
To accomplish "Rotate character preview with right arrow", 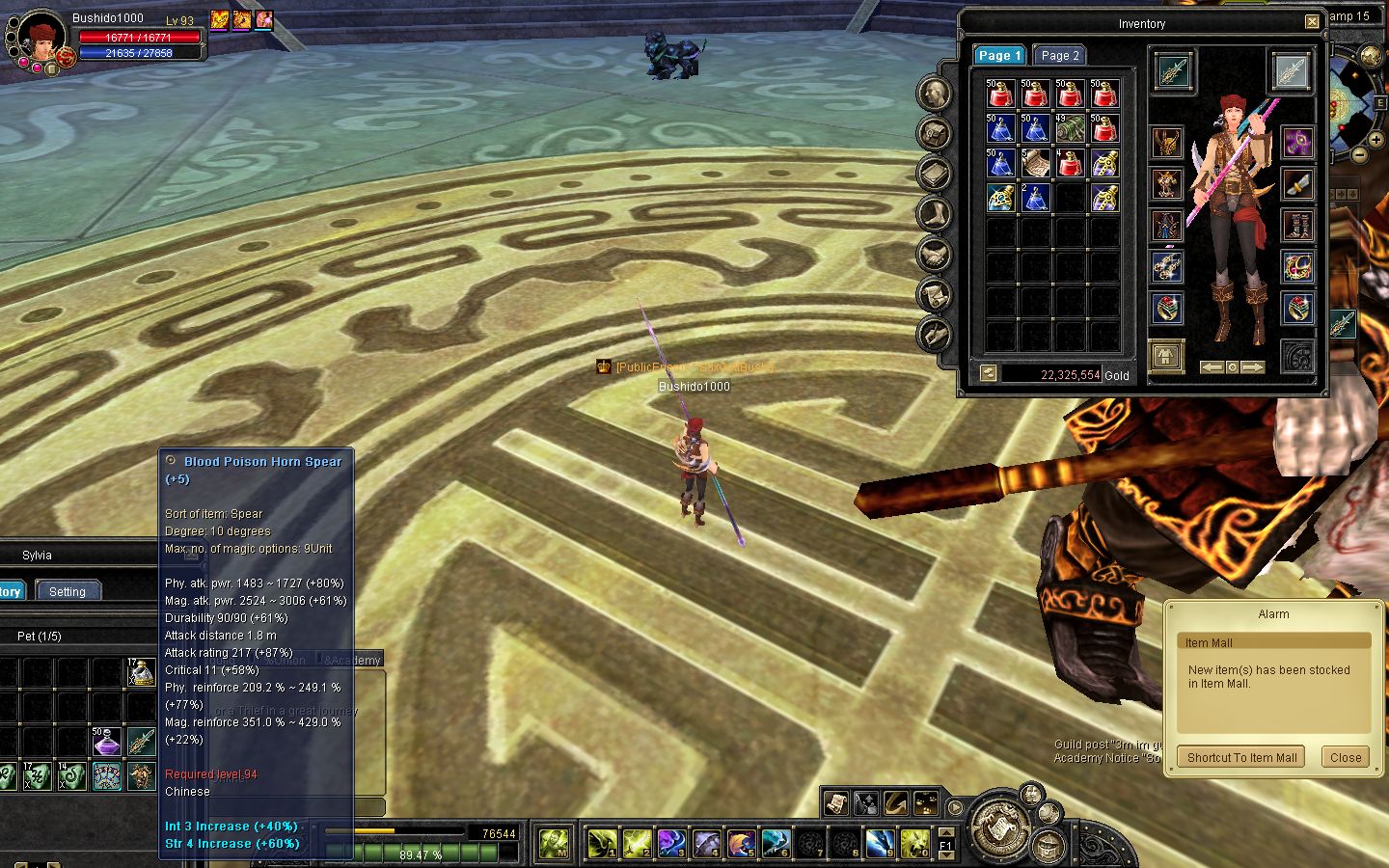I will [1252, 367].
